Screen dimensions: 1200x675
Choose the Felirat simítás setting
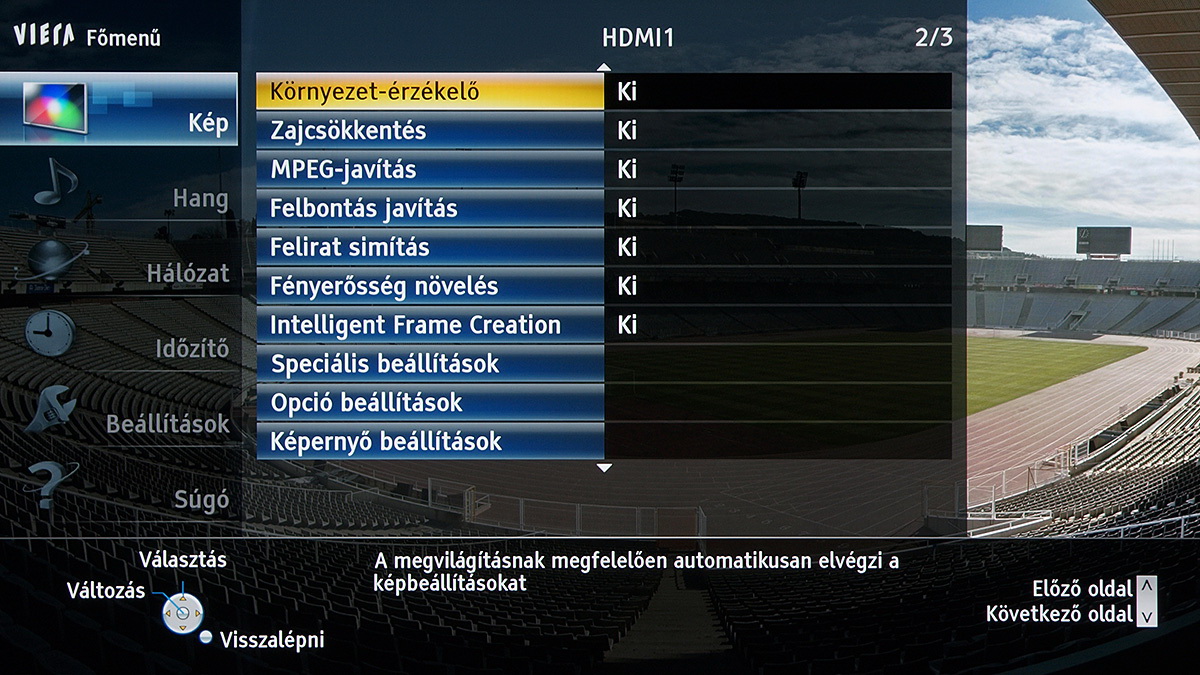tap(430, 247)
